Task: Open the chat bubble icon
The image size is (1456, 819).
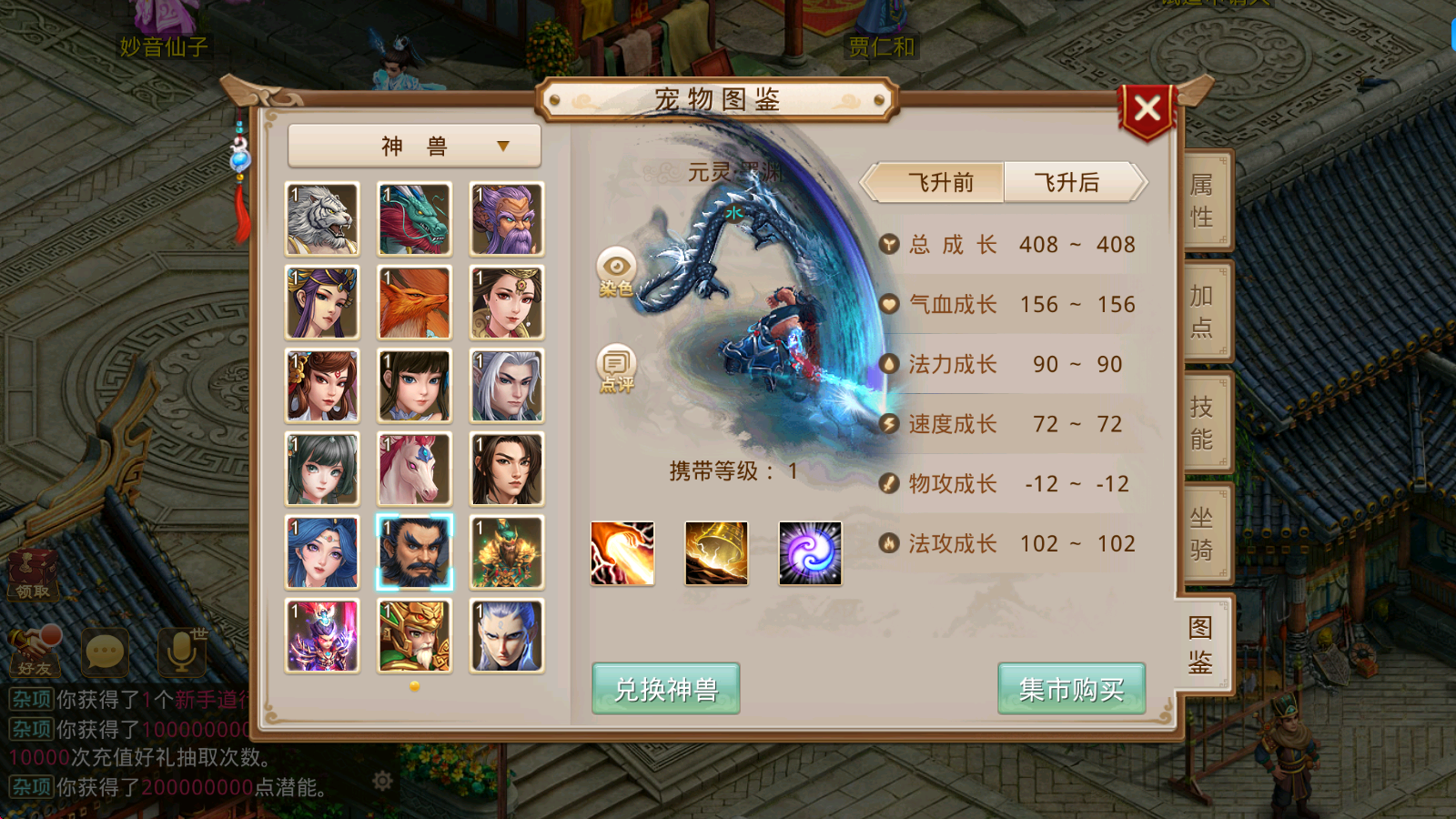Action: 107,651
